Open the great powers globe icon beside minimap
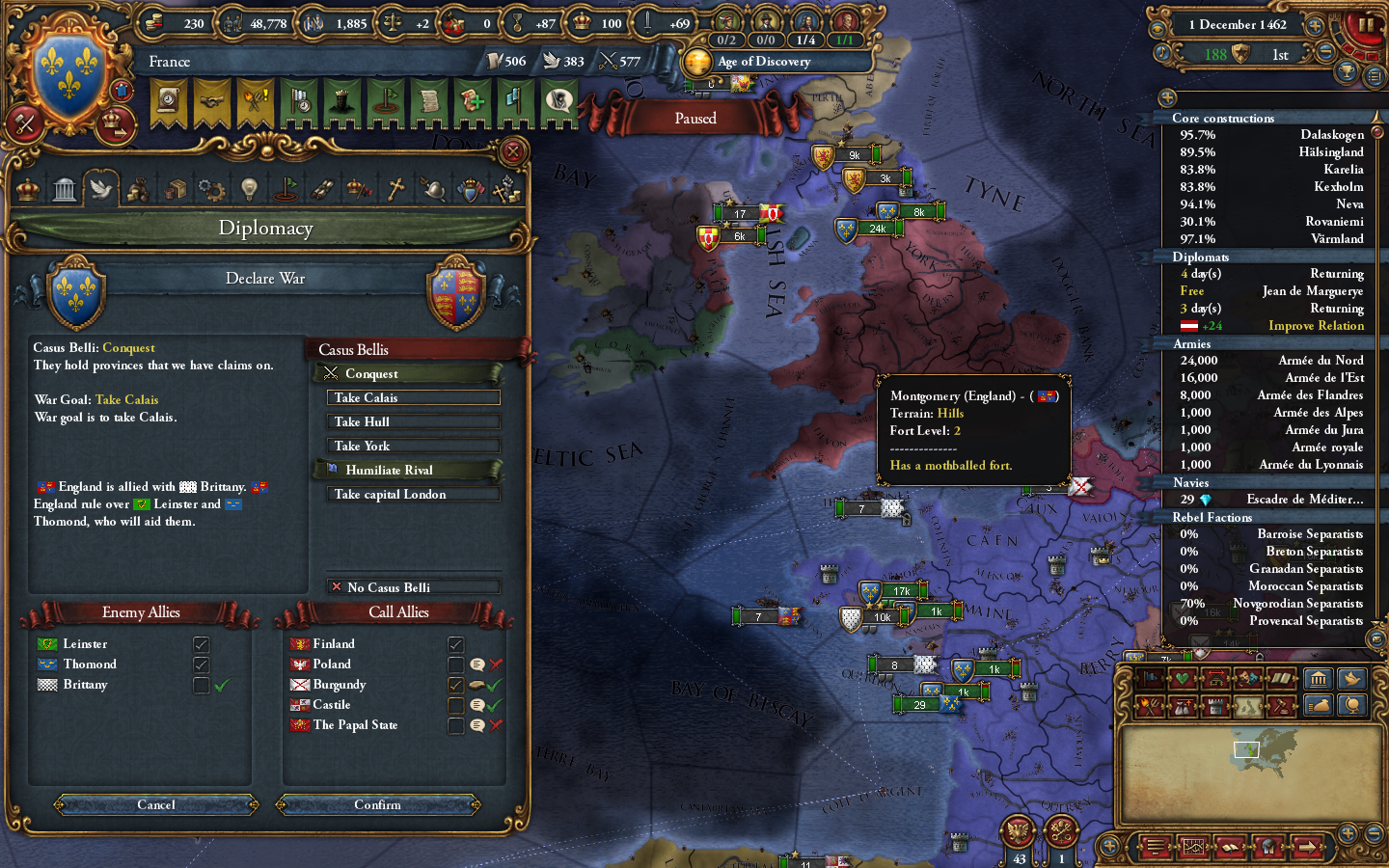The width and height of the screenshot is (1389, 868). 1354,707
